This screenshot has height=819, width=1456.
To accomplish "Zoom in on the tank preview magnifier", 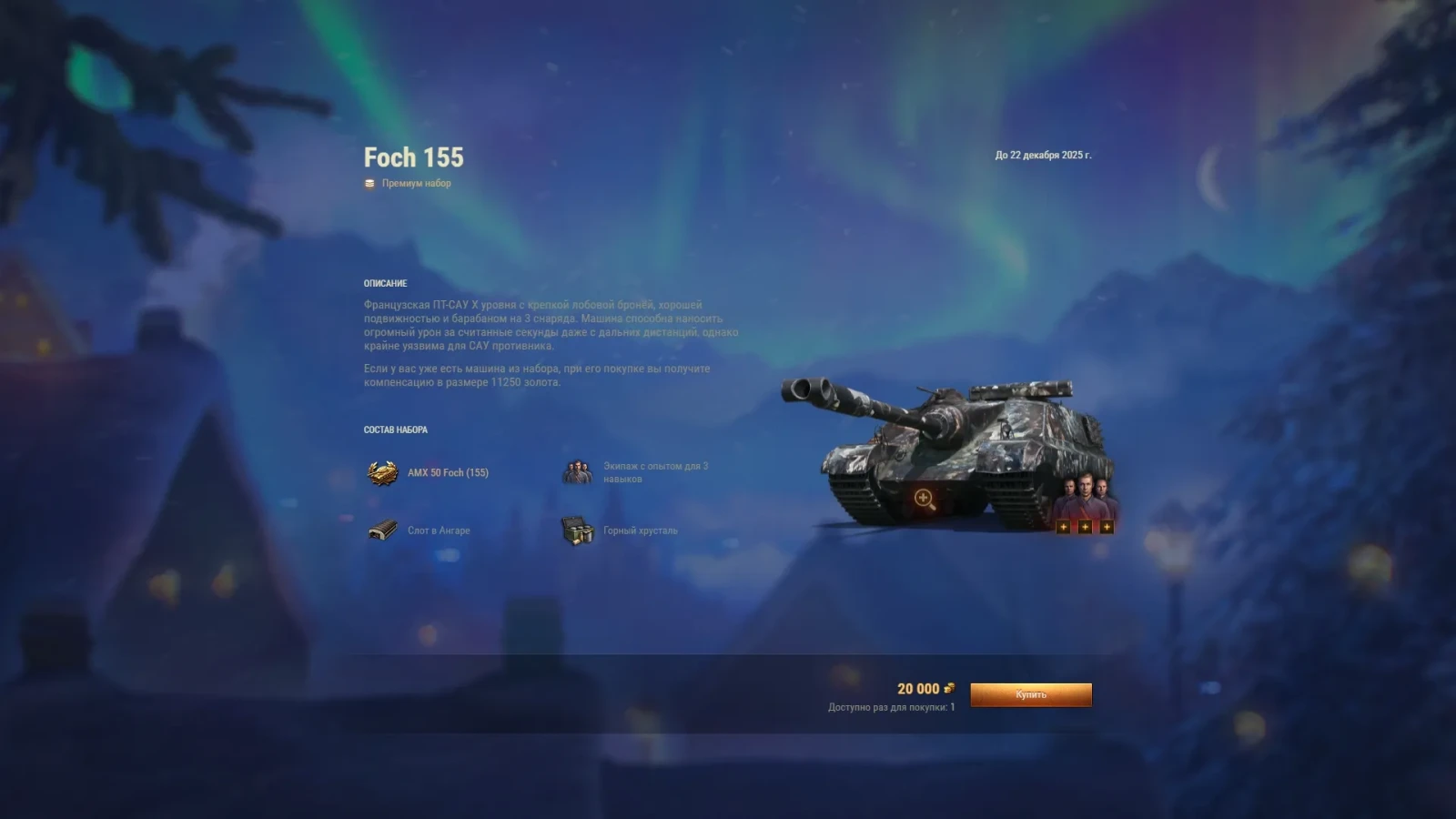I will (924, 499).
